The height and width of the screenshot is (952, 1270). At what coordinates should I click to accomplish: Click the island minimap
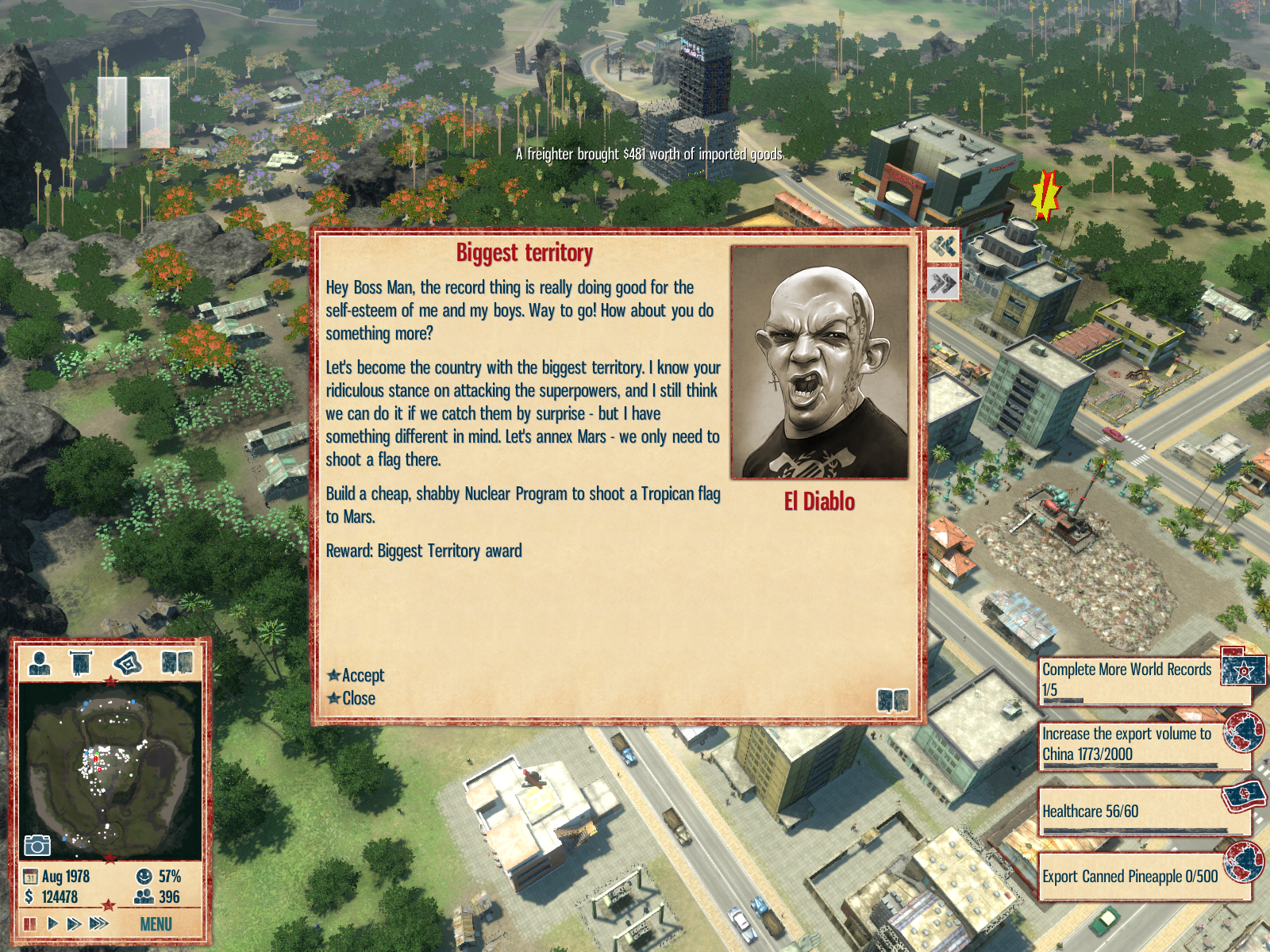point(110,770)
